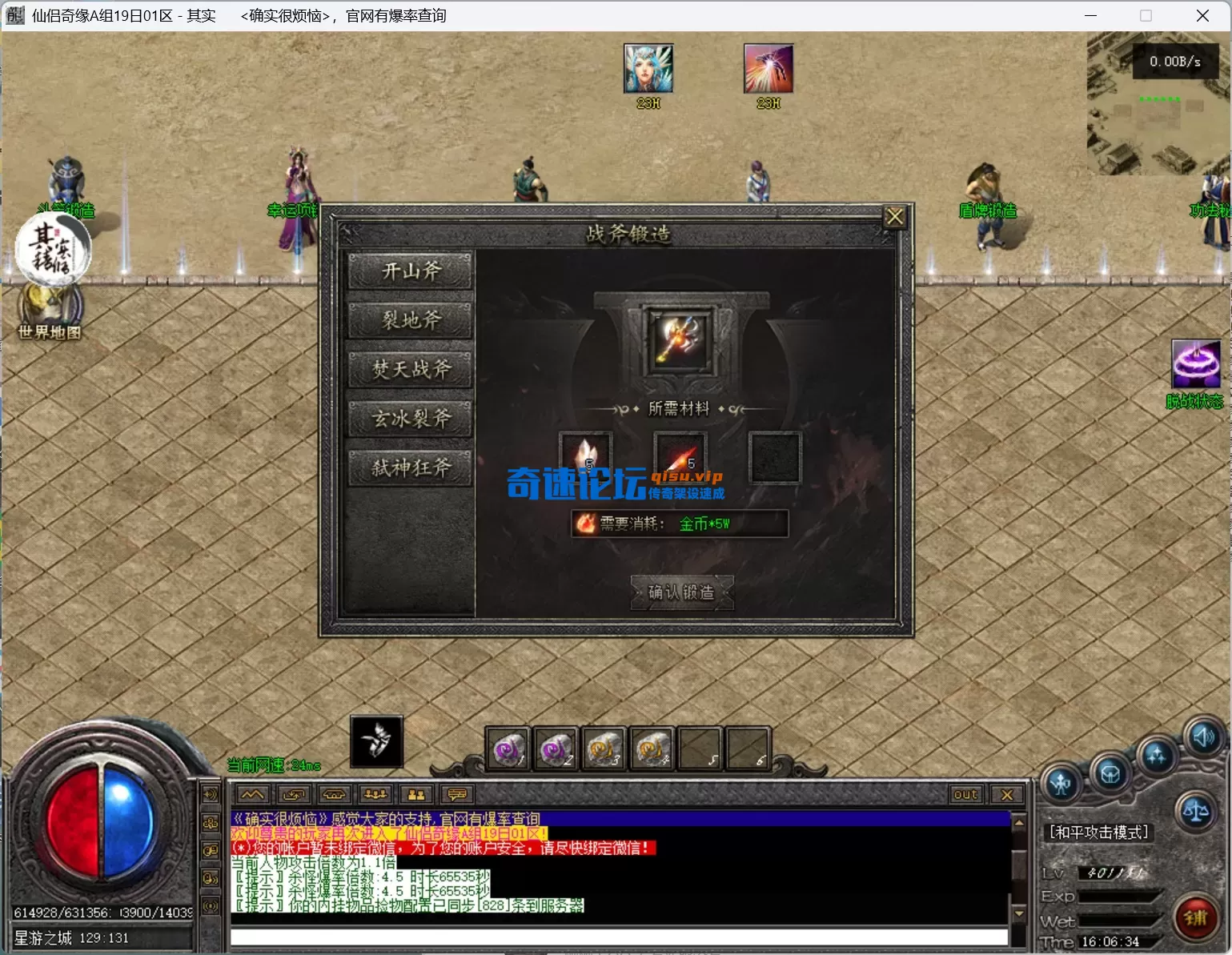Select 开山斧 from the axe list

pos(411,271)
